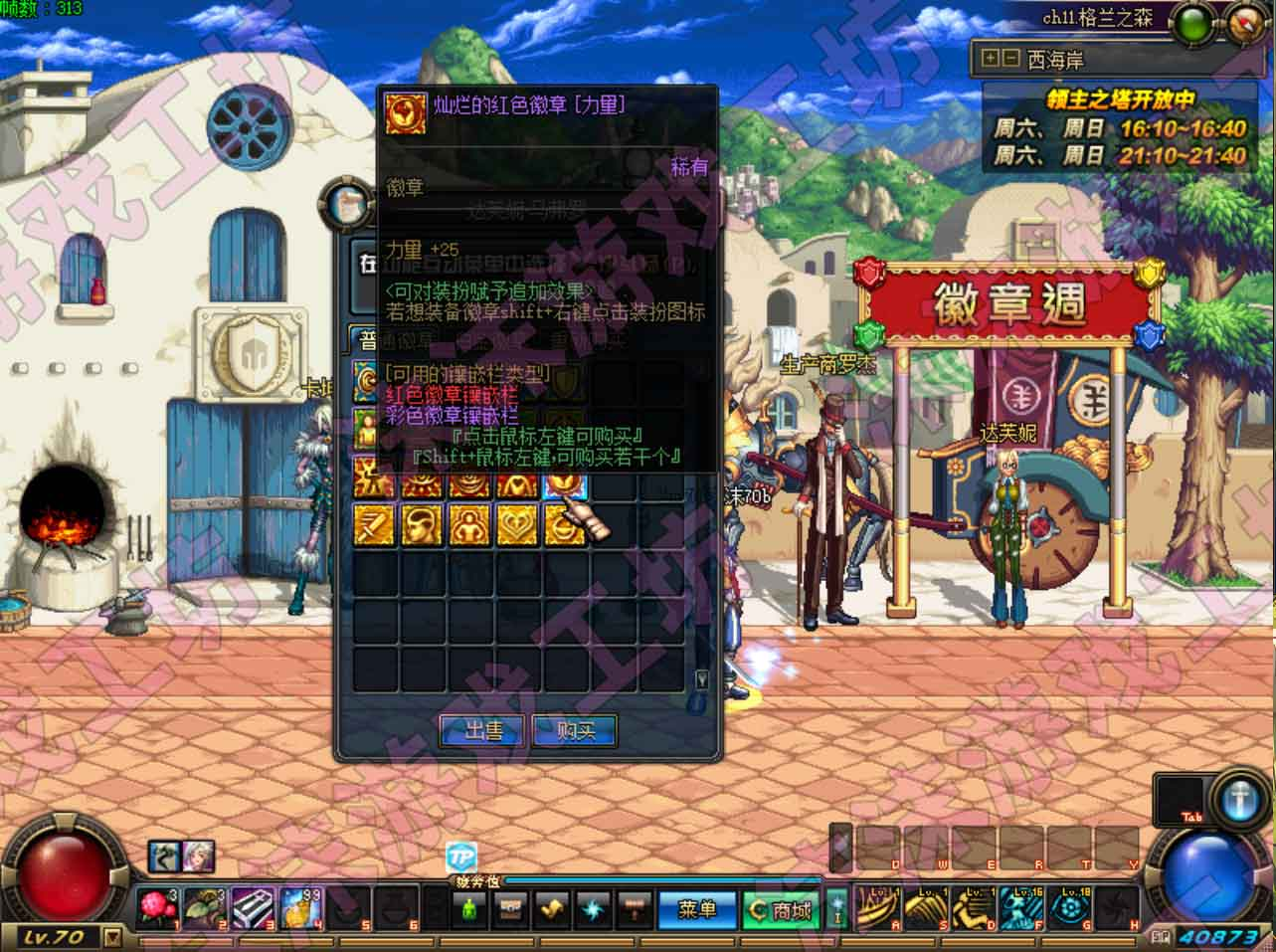Open the compass icon at the top corner
Screen dimensions: 1276x952
[1244, 21]
